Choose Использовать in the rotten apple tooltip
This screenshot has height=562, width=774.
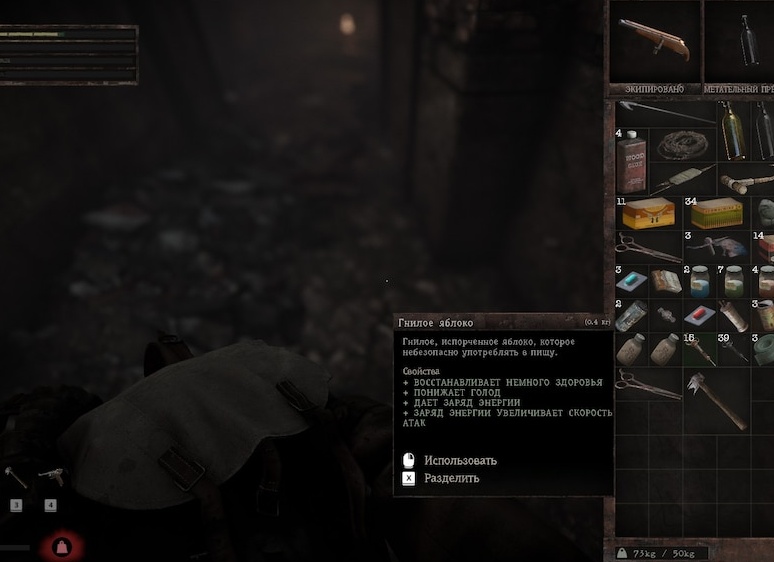click(x=460, y=461)
